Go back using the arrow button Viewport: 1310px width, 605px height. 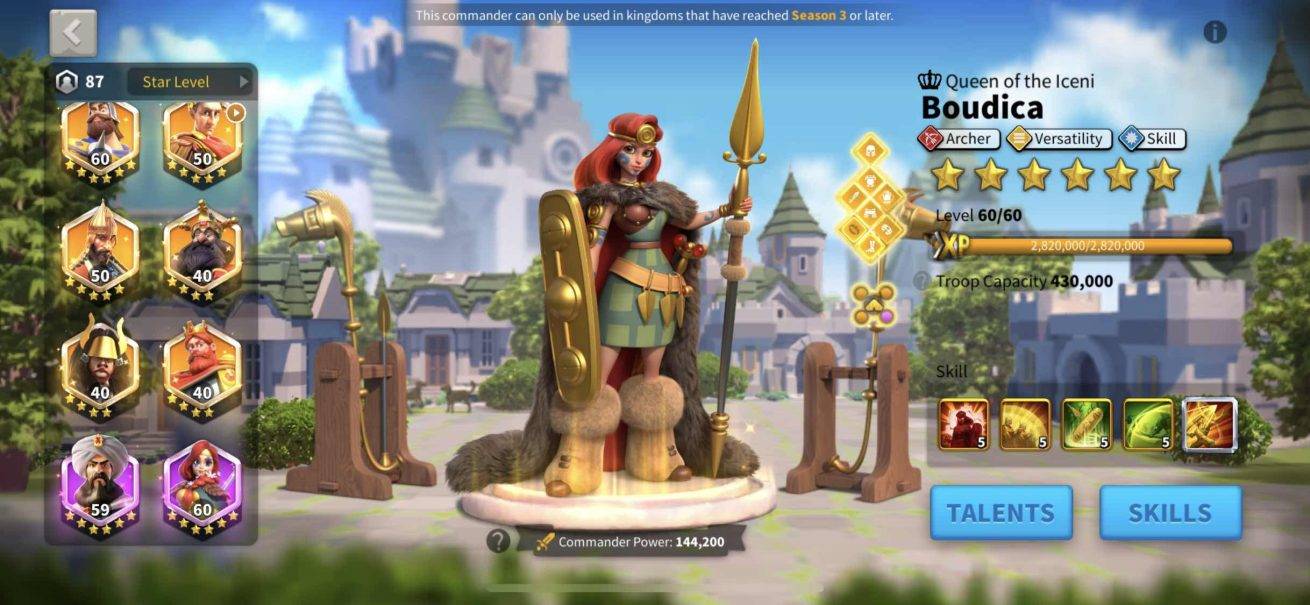coord(73,33)
